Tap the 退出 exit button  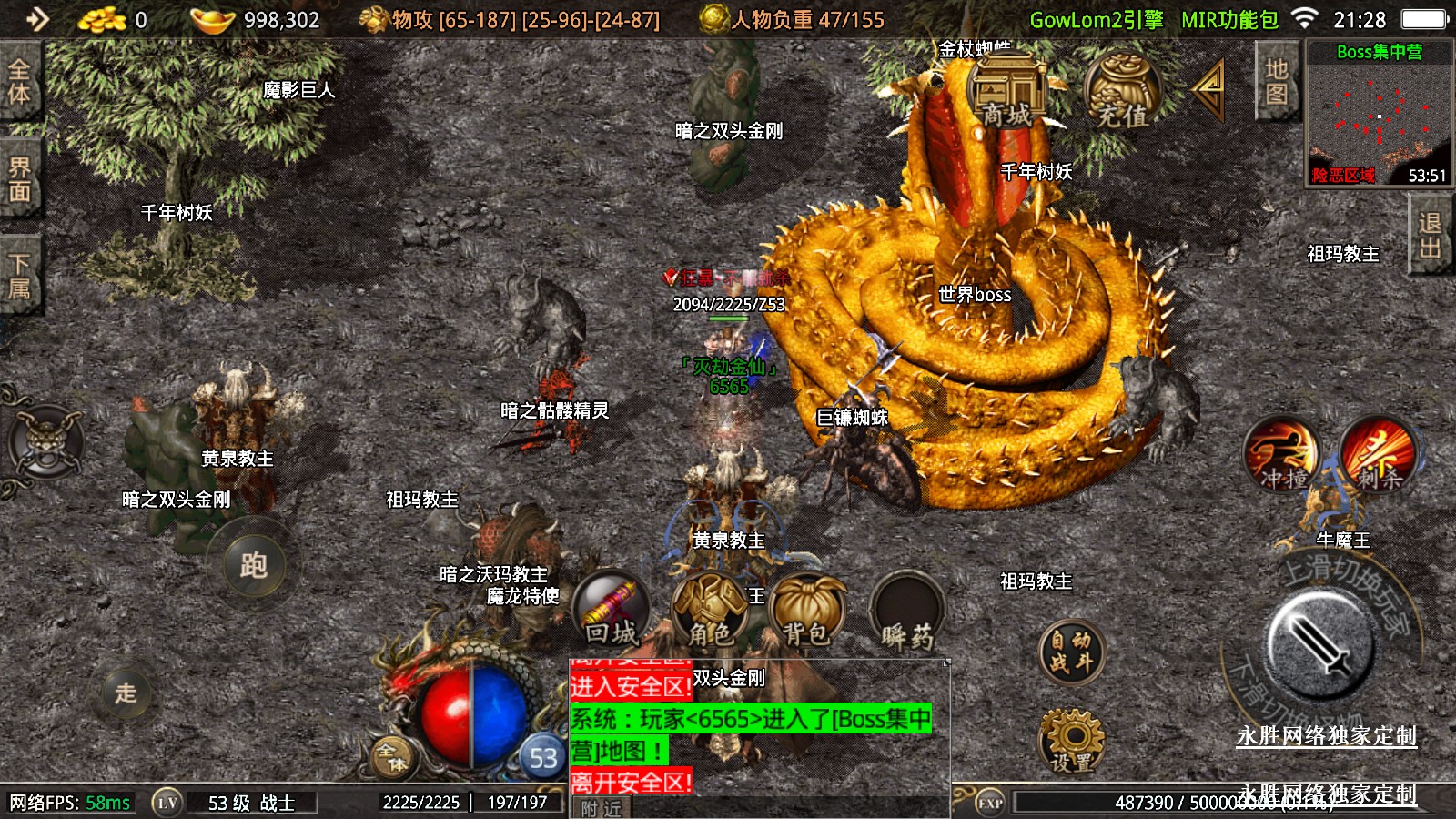pos(1430,235)
